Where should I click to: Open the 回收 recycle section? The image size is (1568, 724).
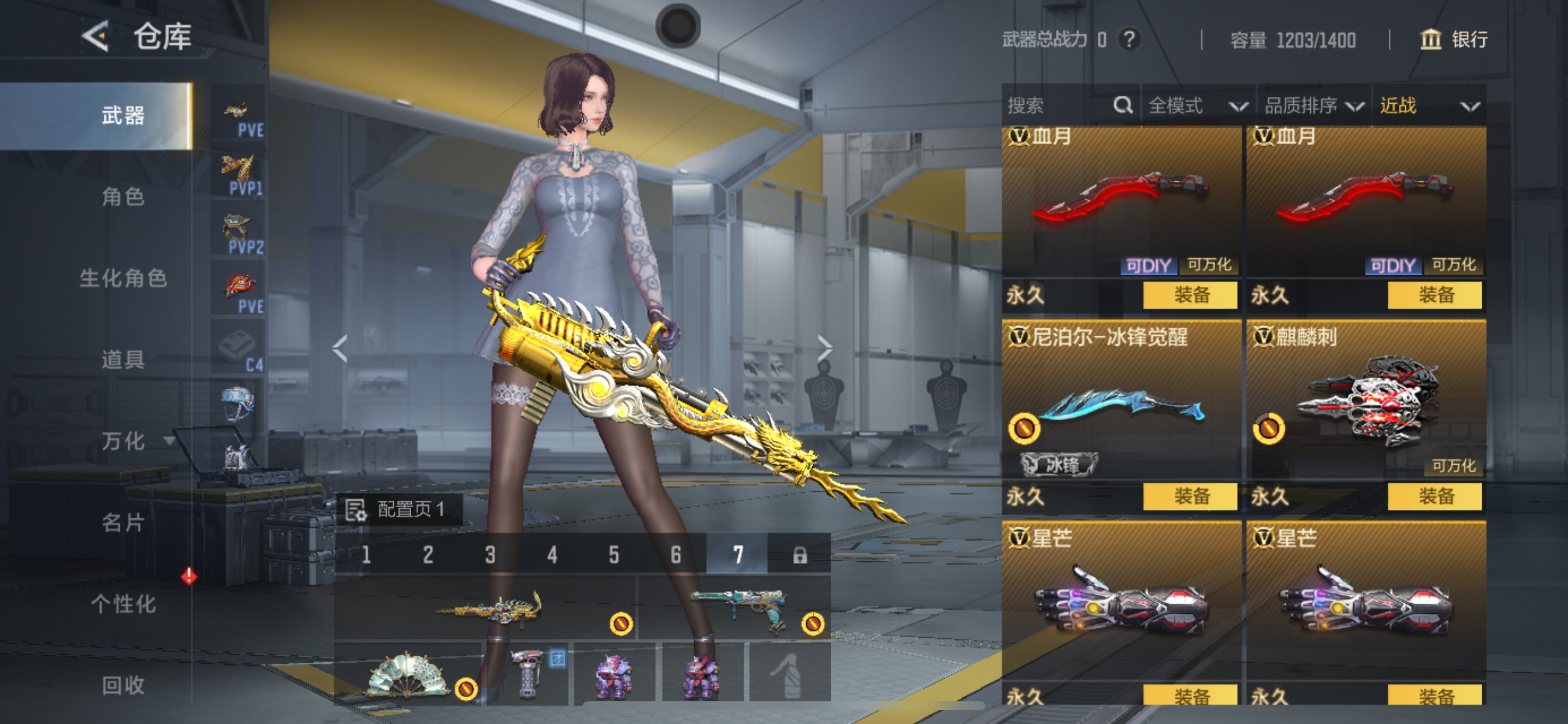point(123,686)
